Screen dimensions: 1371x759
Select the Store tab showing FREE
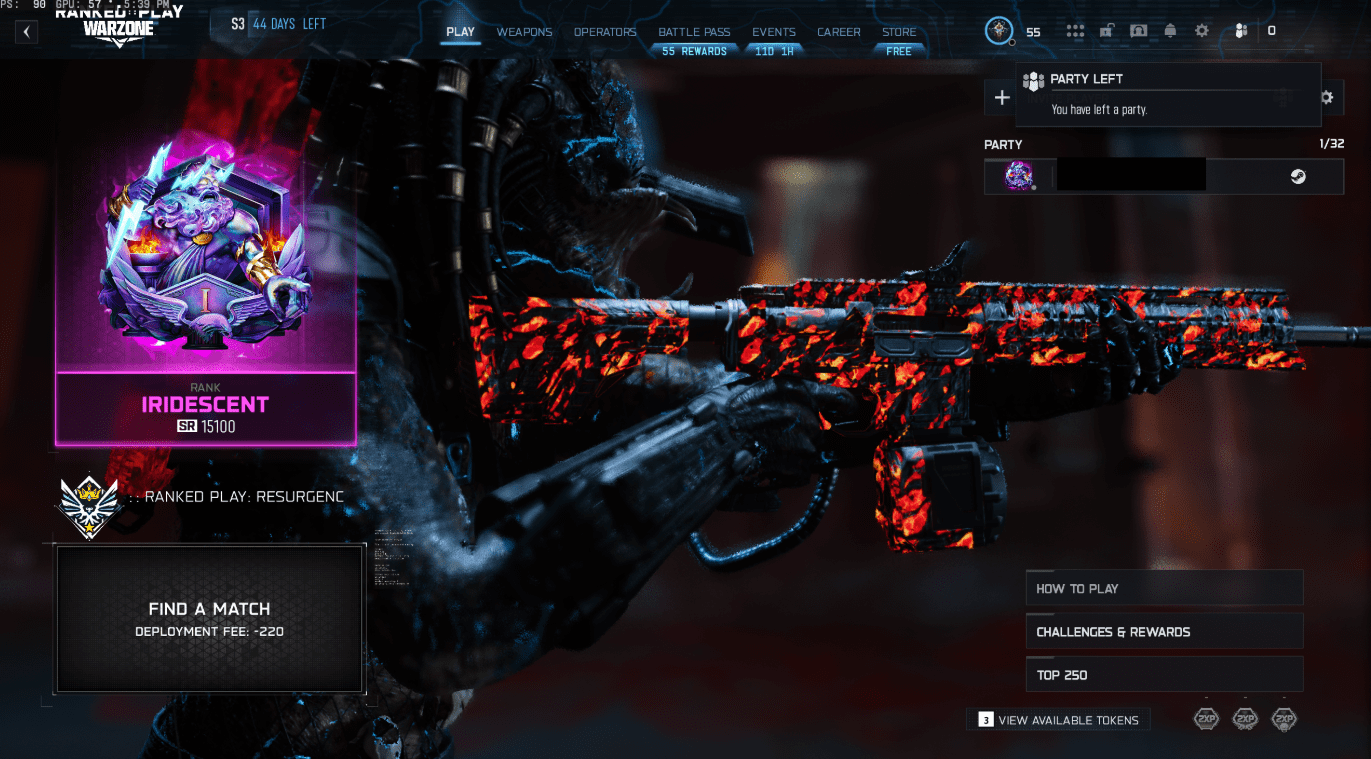(x=898, y=31)
